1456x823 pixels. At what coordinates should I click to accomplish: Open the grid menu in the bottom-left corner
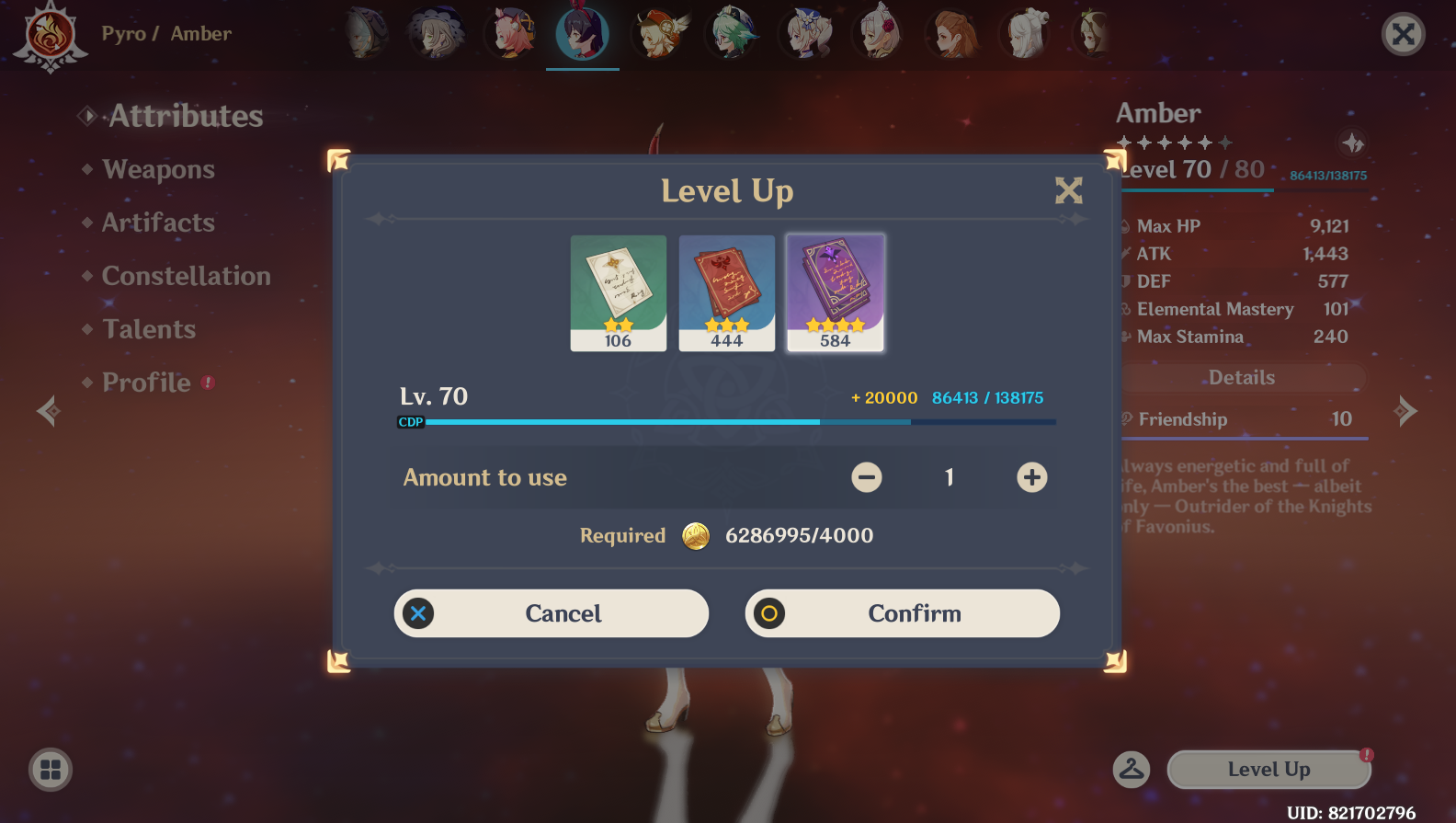click(x=51, y=770)
